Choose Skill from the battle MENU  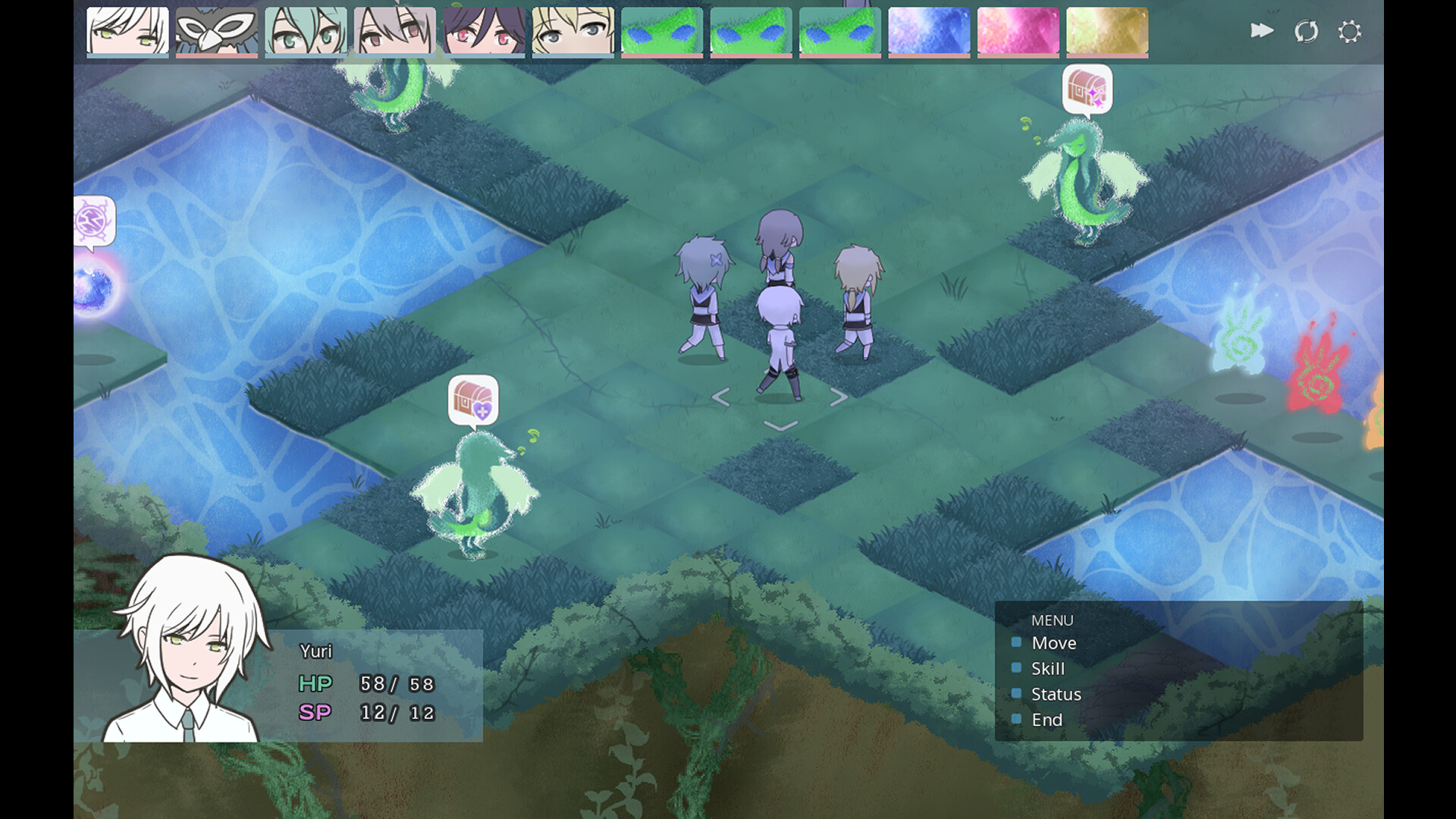(1046, 669)
